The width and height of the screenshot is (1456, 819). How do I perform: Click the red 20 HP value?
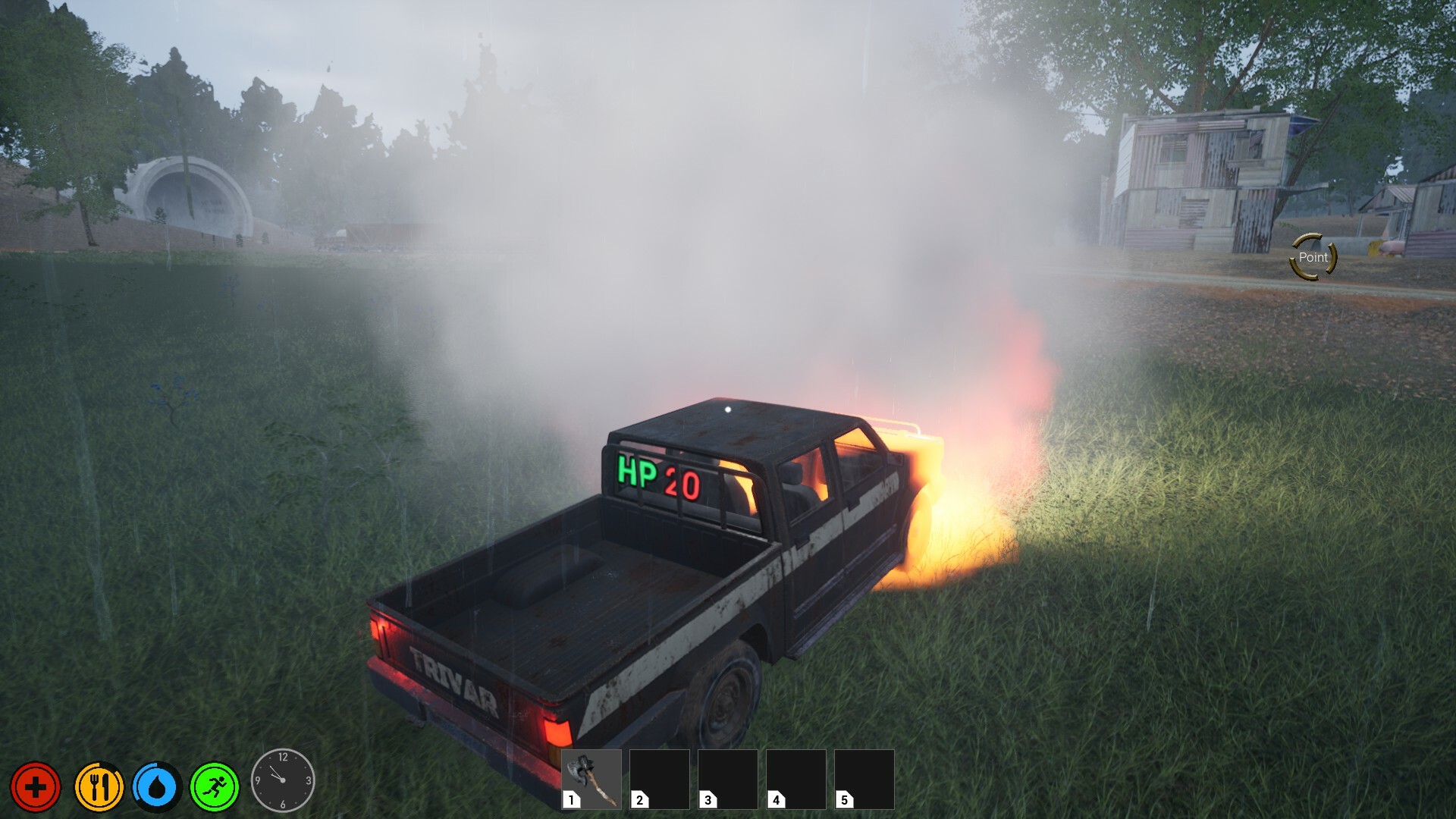pos(681,478)
